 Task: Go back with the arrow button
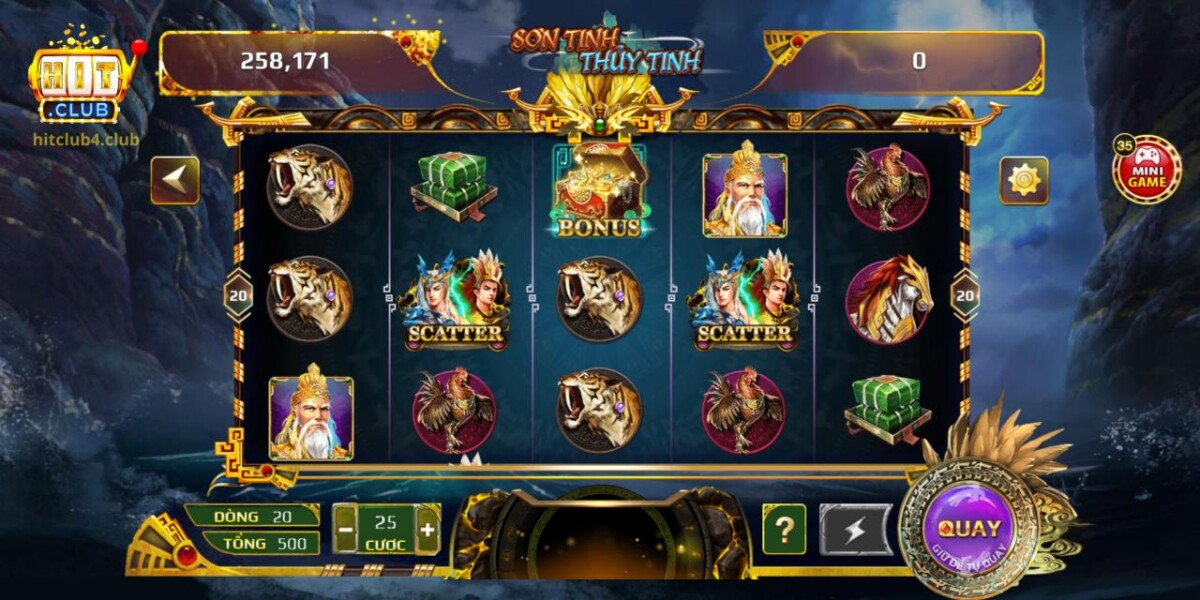175,180
